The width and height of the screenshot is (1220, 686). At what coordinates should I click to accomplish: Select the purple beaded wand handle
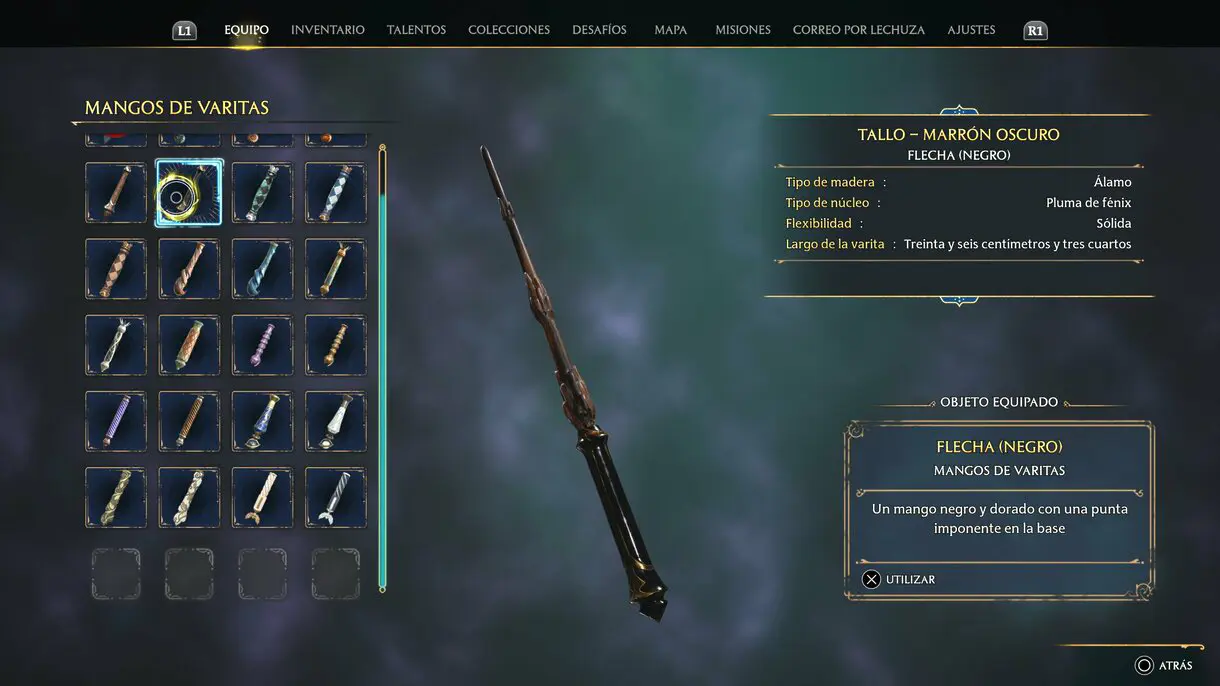[262, 345]
